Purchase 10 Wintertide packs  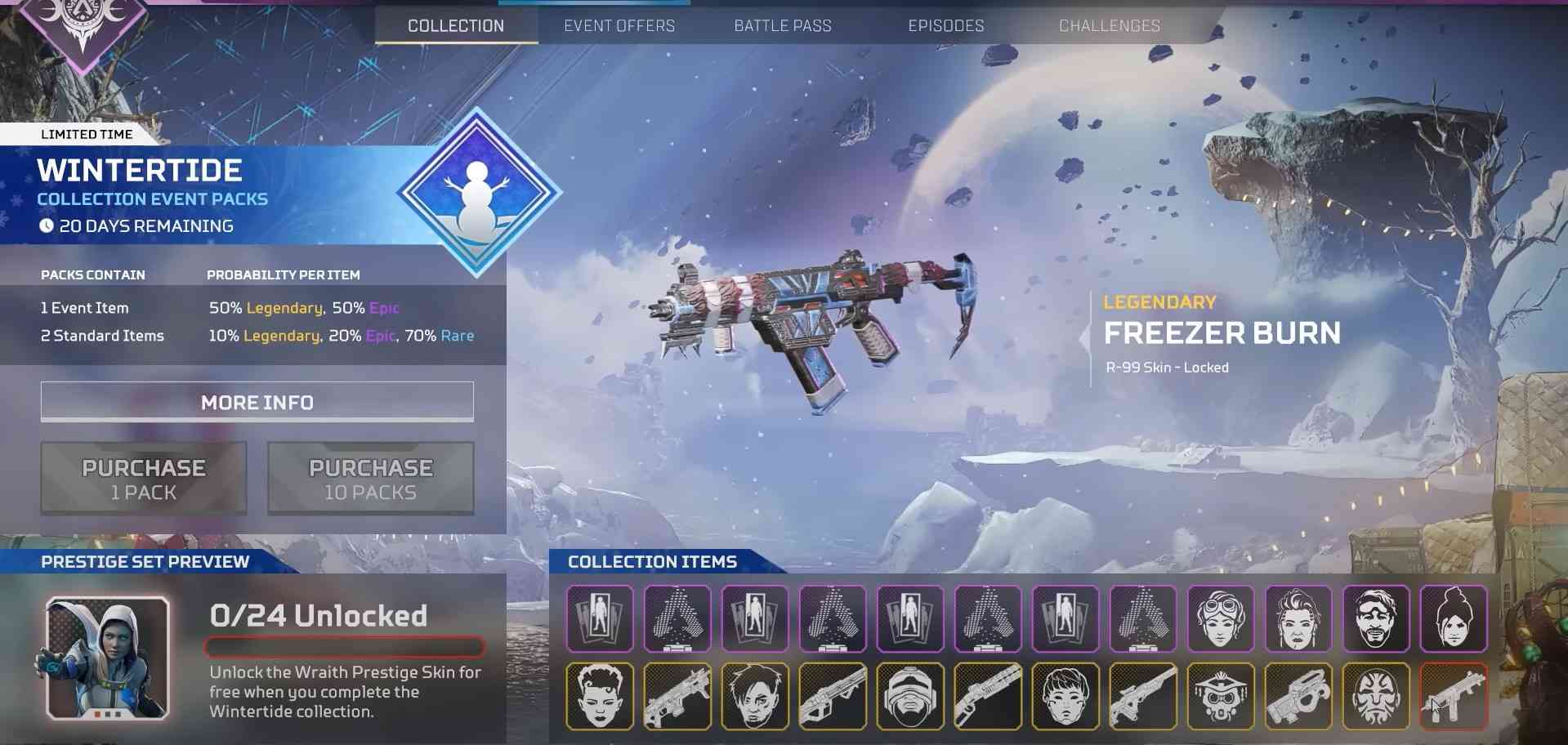tap(370, 479)
